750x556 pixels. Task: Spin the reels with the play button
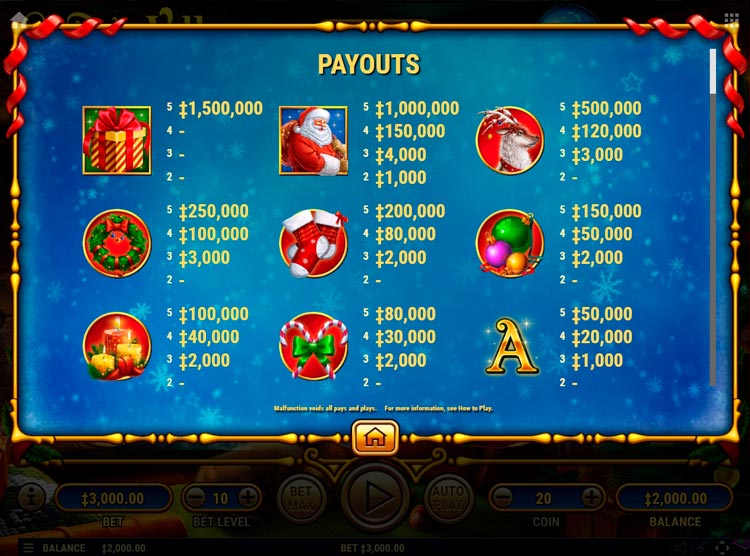[375, 495]
